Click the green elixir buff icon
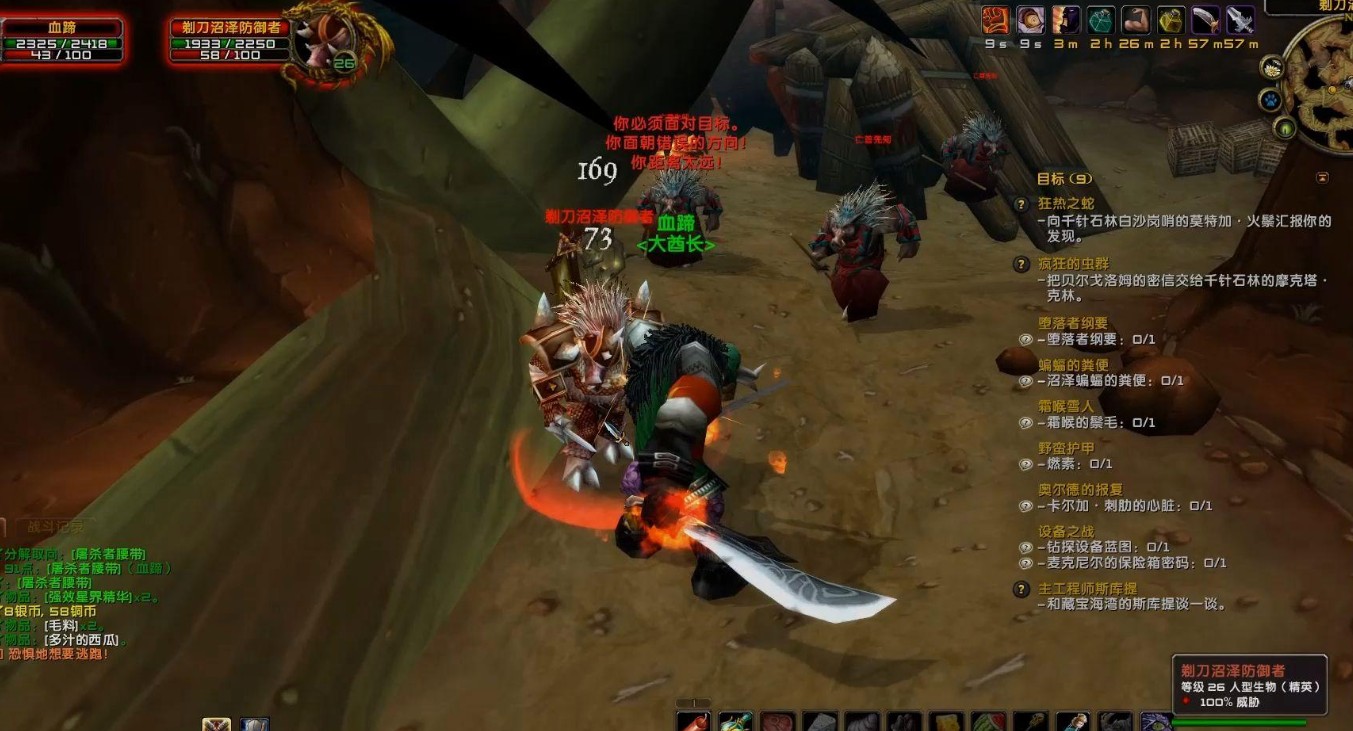1353x731 pixels. pos(1101,20)
